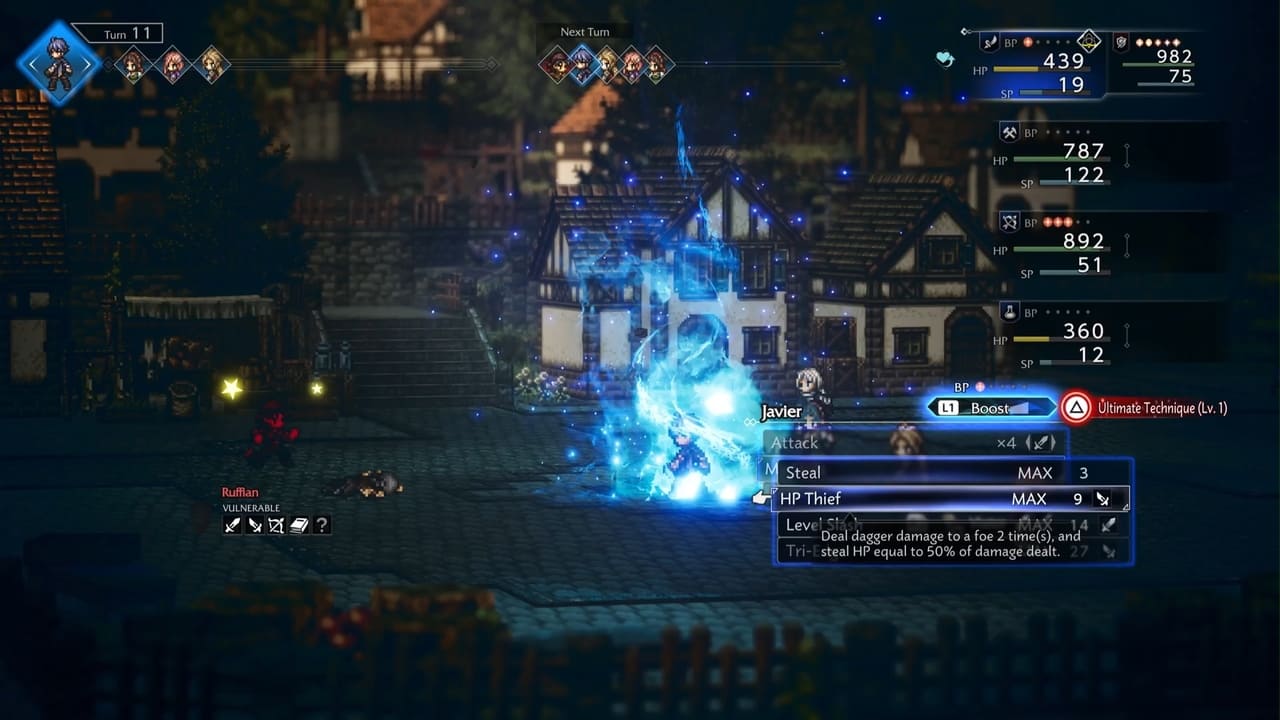Select the dagger weakness icon under Ruffian
Screen dimensions: 1280x720
tap(255, 525)
